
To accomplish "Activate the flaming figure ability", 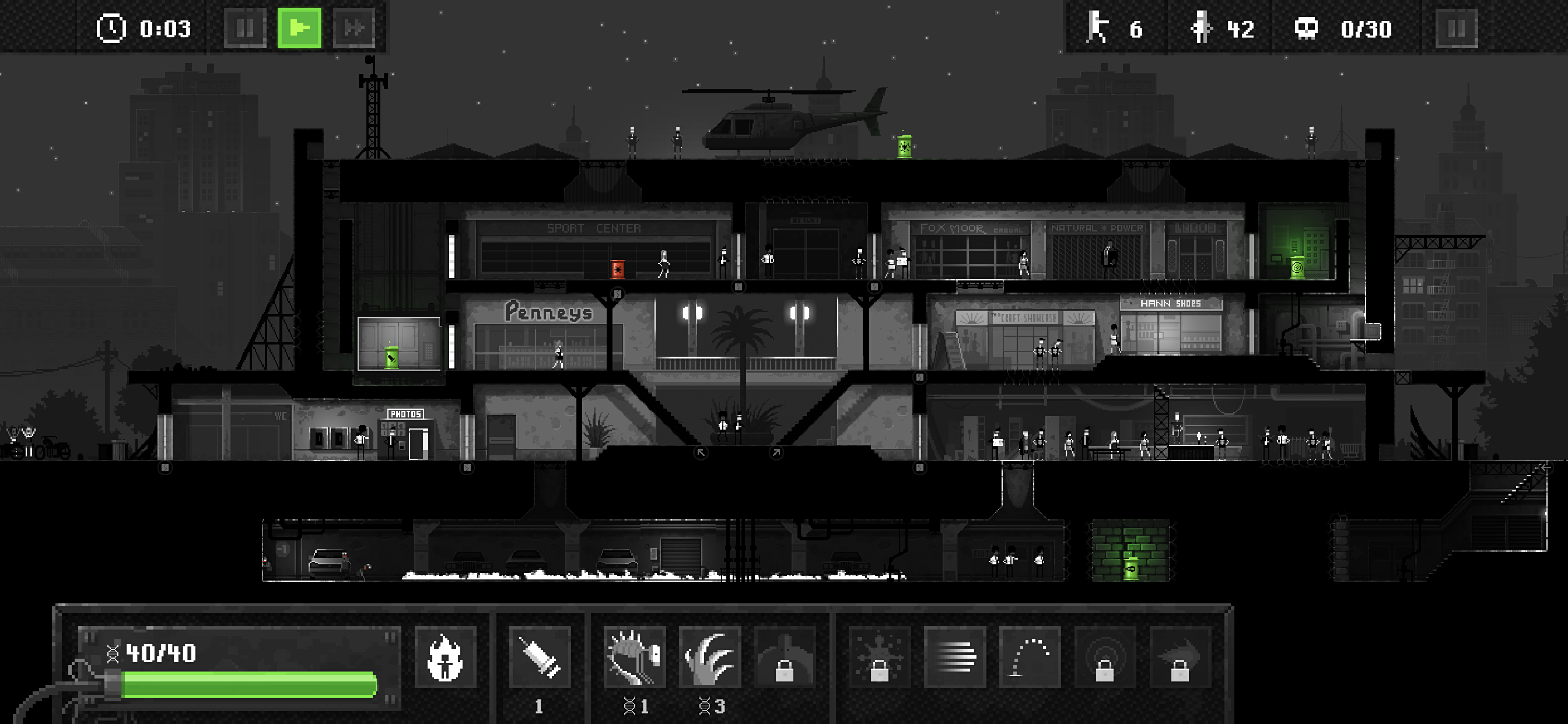I will click(445, 657).
